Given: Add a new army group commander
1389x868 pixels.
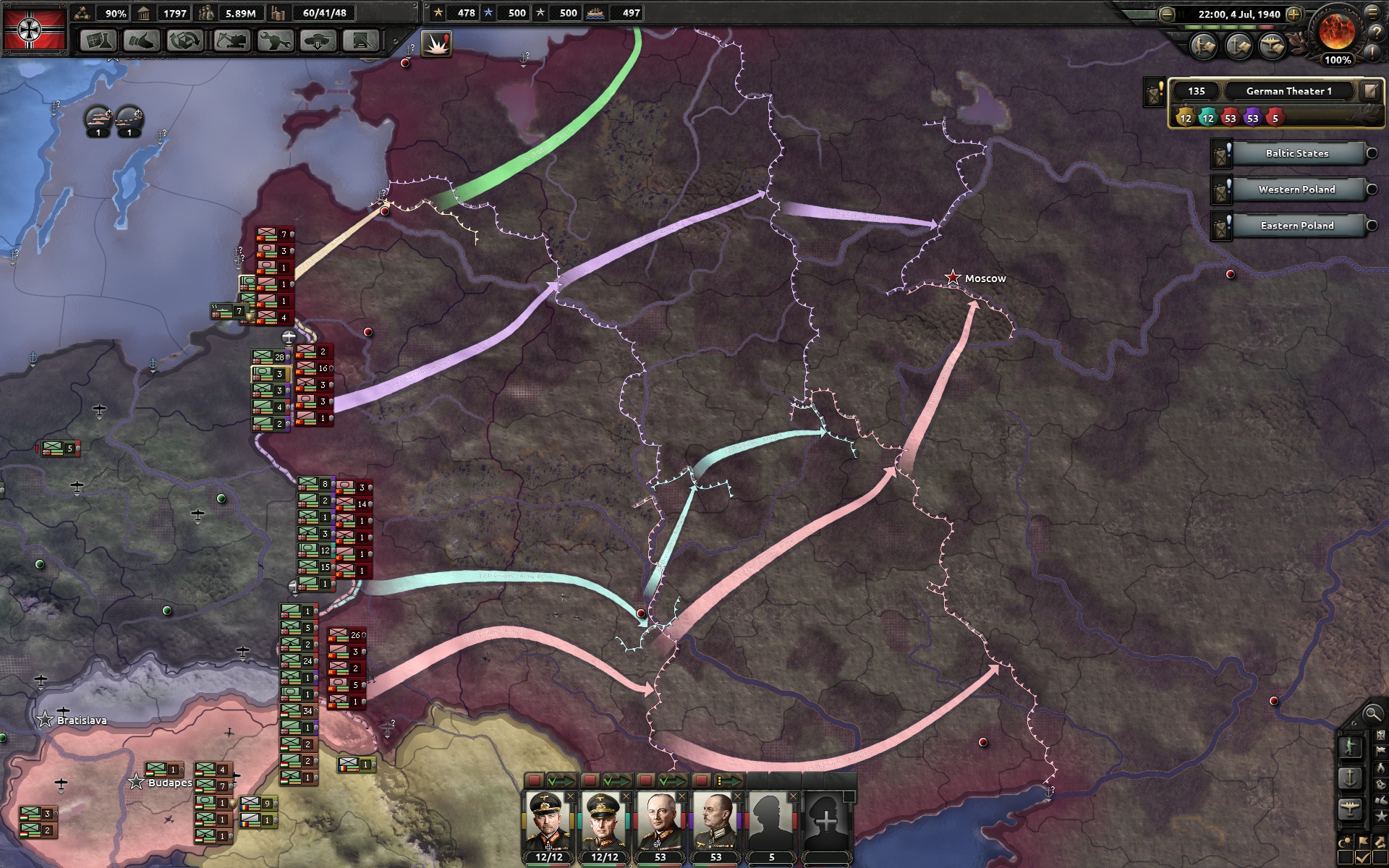Looking at the screenshot, I should pyautogui.click(x=826, y=822).
